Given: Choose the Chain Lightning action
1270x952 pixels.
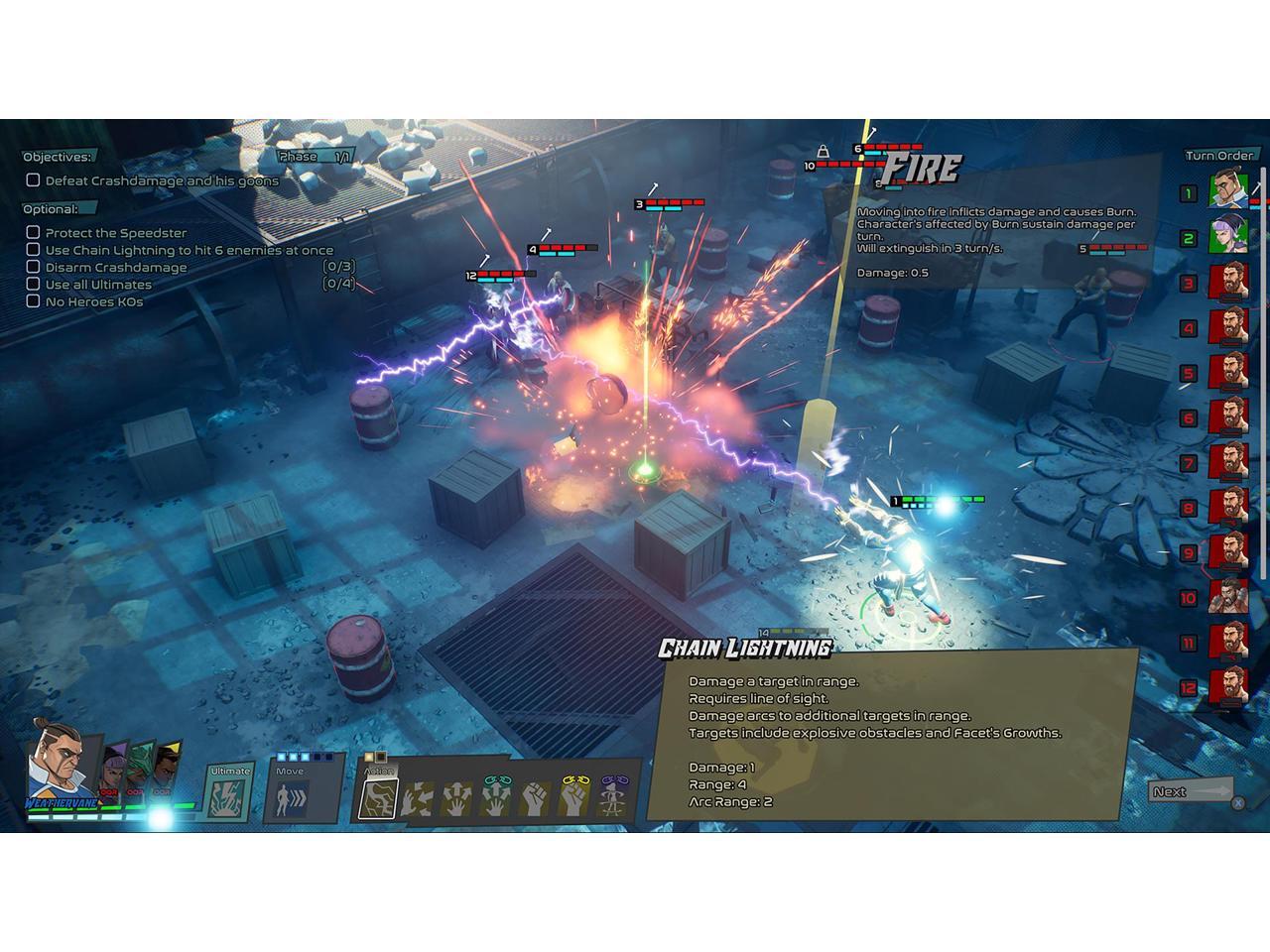Looking at the screenshot, I should click(378, 797).
